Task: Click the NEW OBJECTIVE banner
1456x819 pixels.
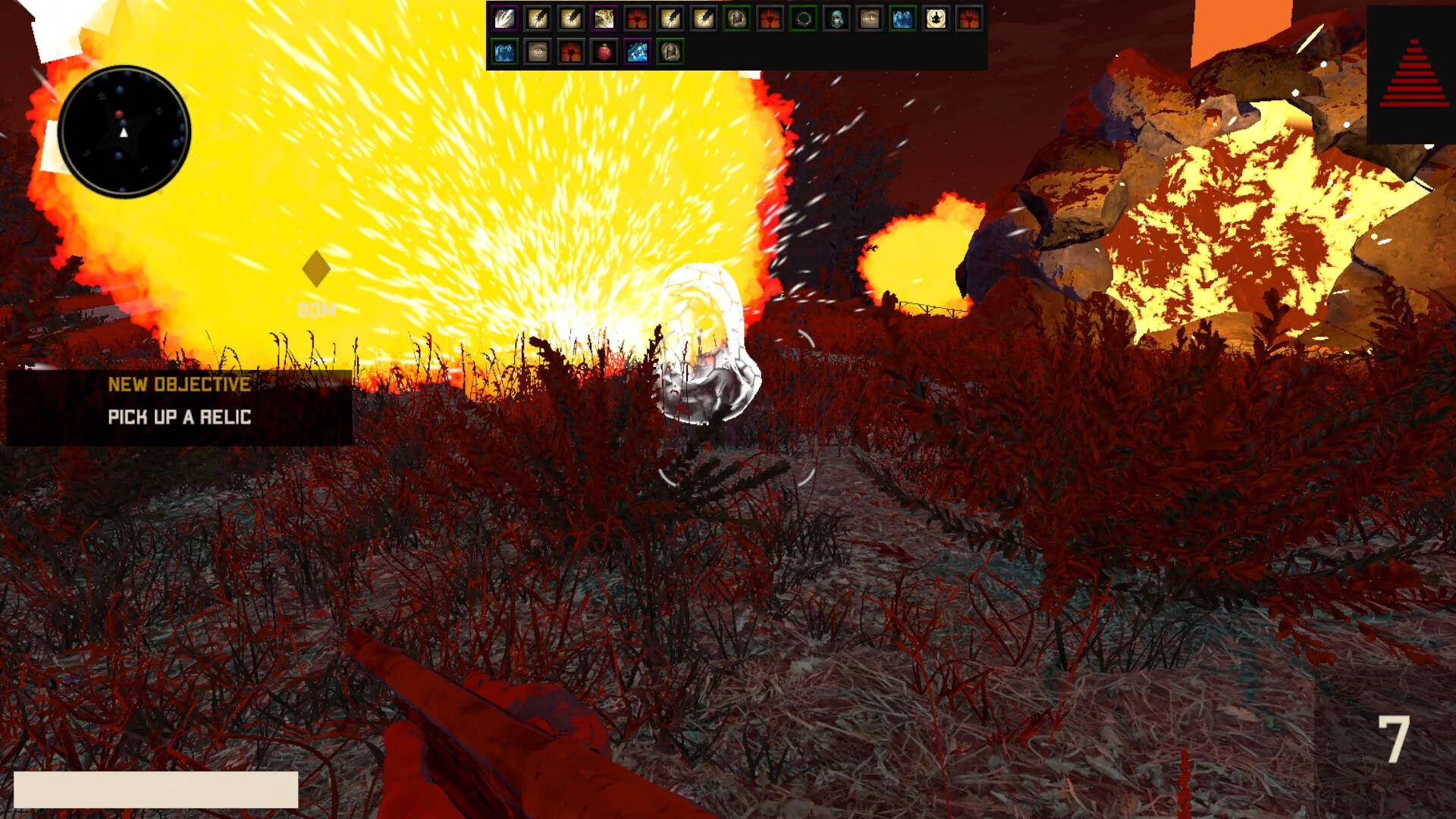Action: tap(179, 384)
